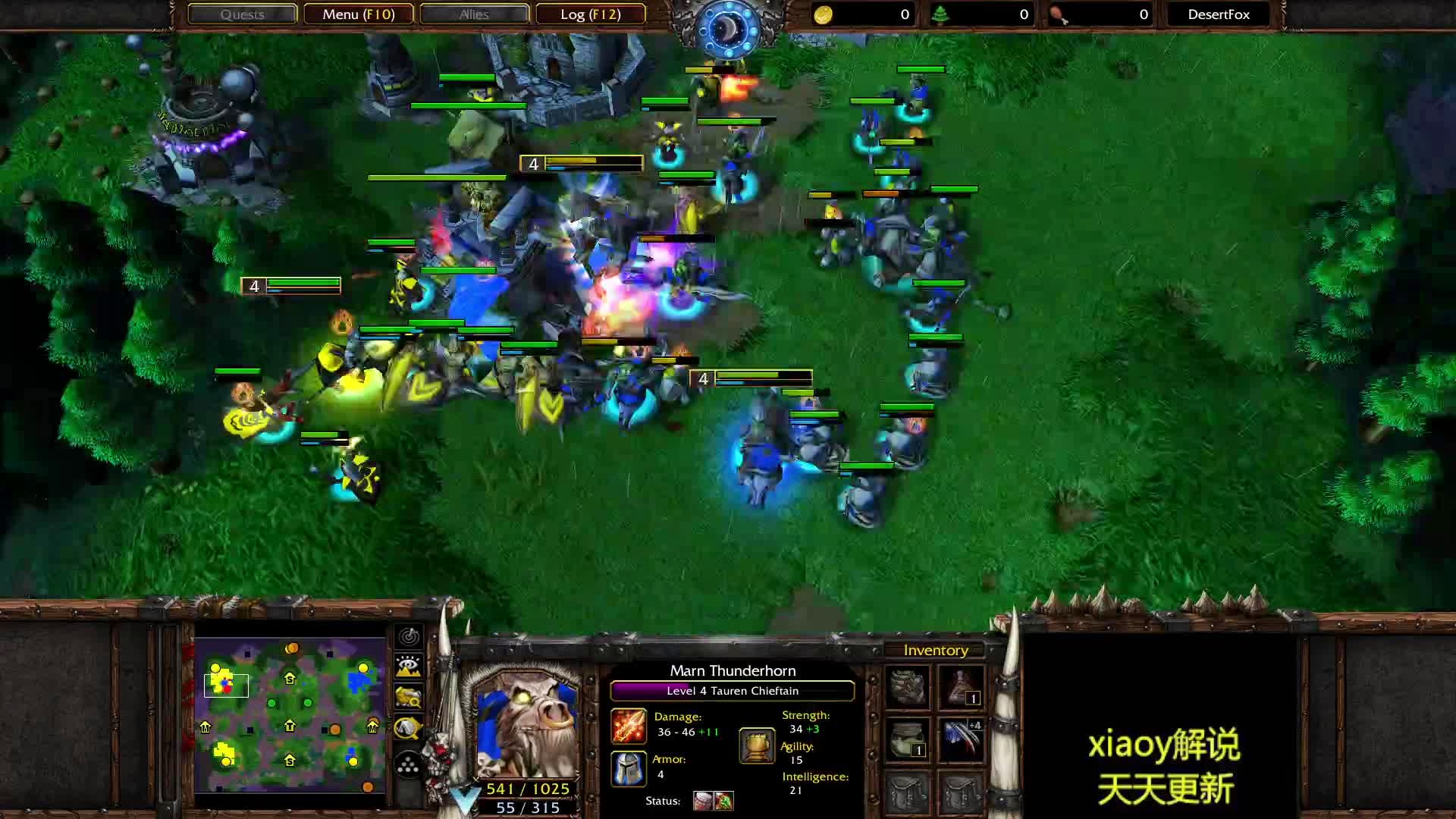Click the strength hero attribute icon
Screen dimensions: 1456x819
click(x=757, y=745)
